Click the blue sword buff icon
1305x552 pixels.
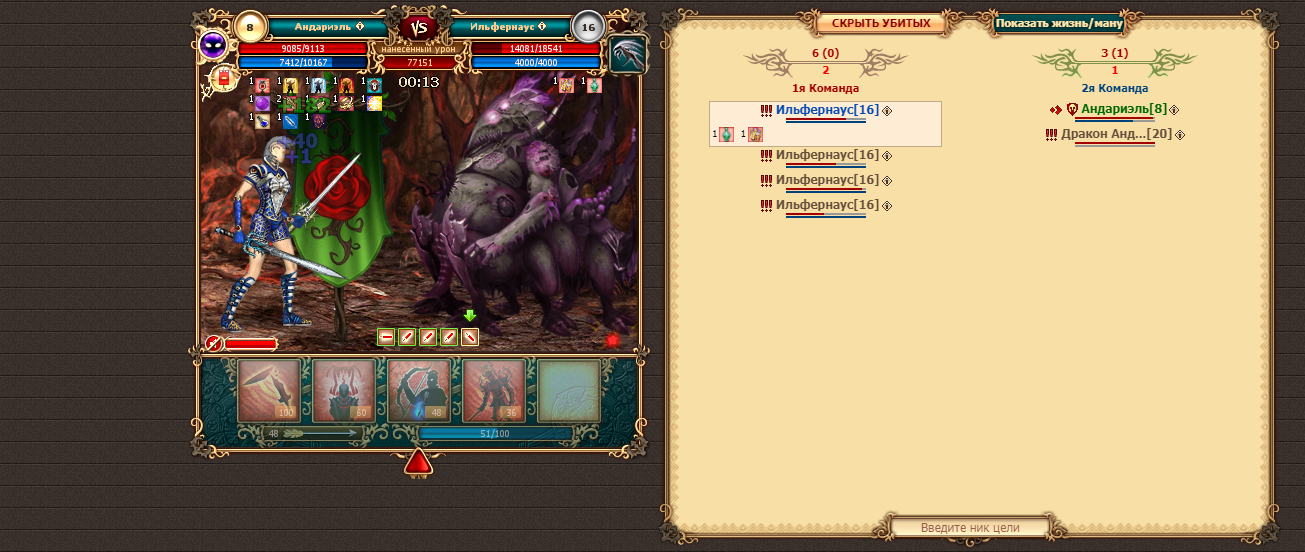coord(291,121)
